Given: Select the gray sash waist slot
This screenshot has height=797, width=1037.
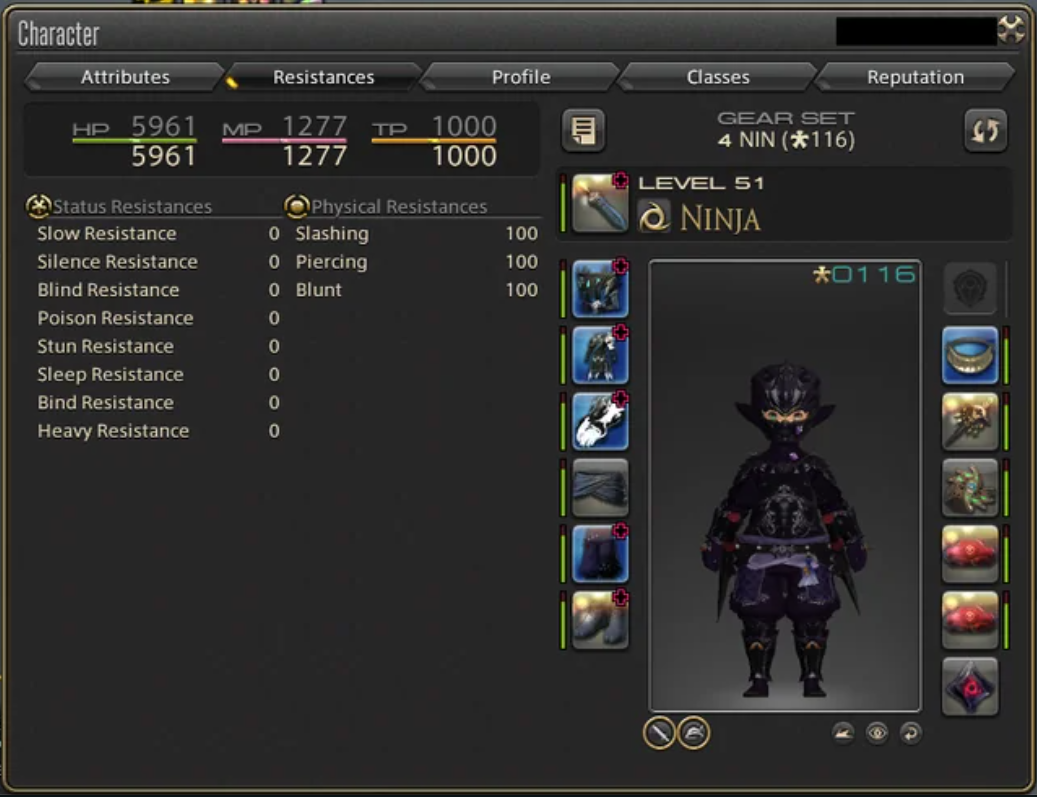Looking at the screenshot, I should (x=600, y=487).
